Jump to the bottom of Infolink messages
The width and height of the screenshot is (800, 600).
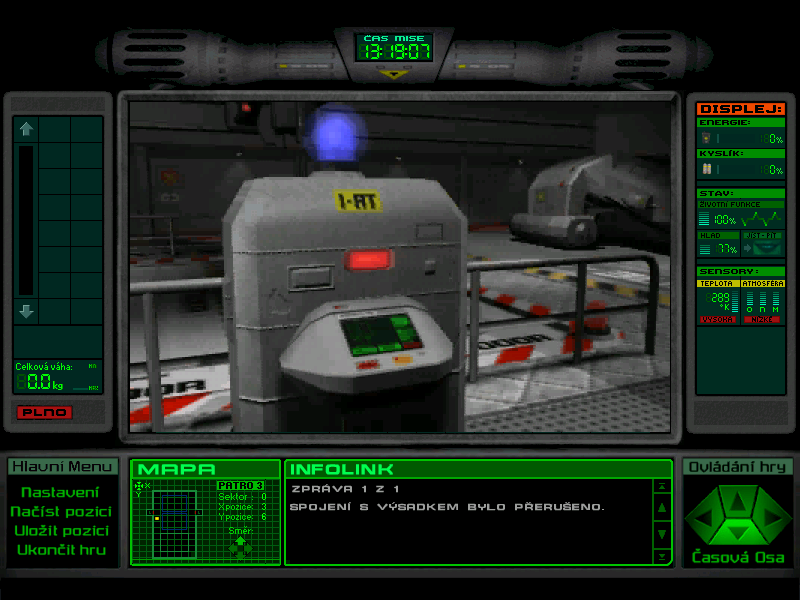pos(661,555)
